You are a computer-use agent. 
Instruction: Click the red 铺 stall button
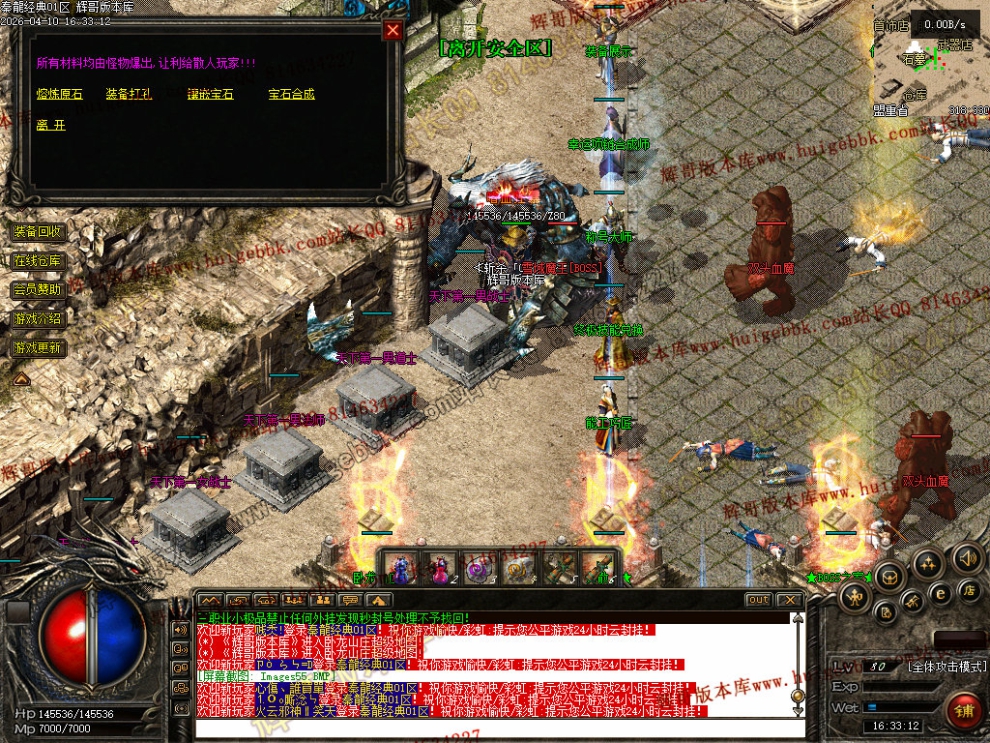(965, 712)
